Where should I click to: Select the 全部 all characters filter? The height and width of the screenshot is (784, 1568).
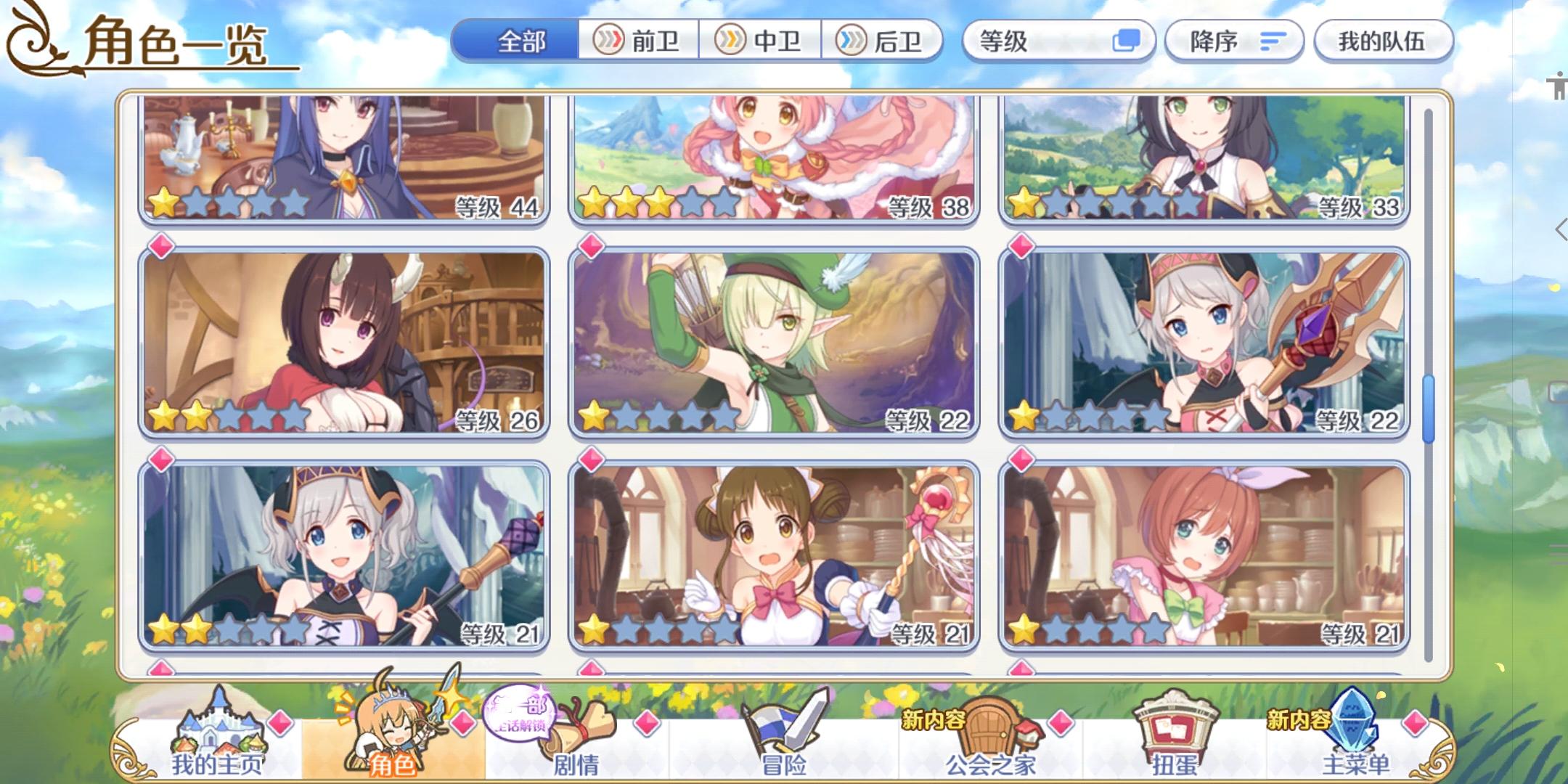(x=518, y=41)
